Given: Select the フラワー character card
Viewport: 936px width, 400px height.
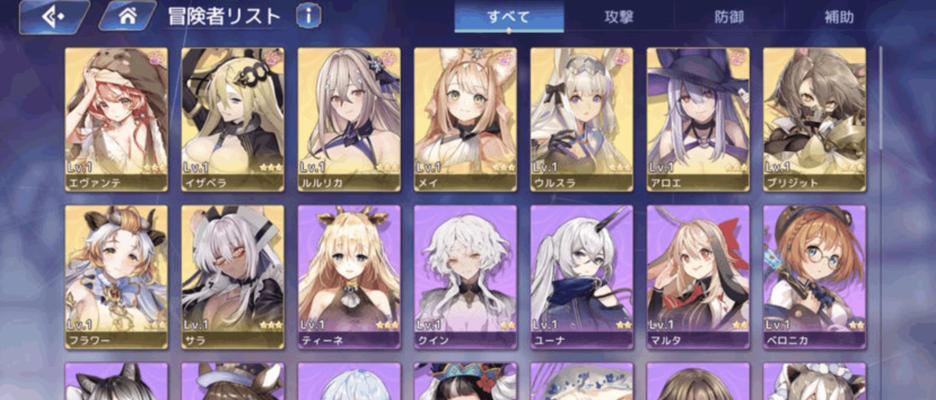Looking at the screenshot, I should tap(116, 277).
